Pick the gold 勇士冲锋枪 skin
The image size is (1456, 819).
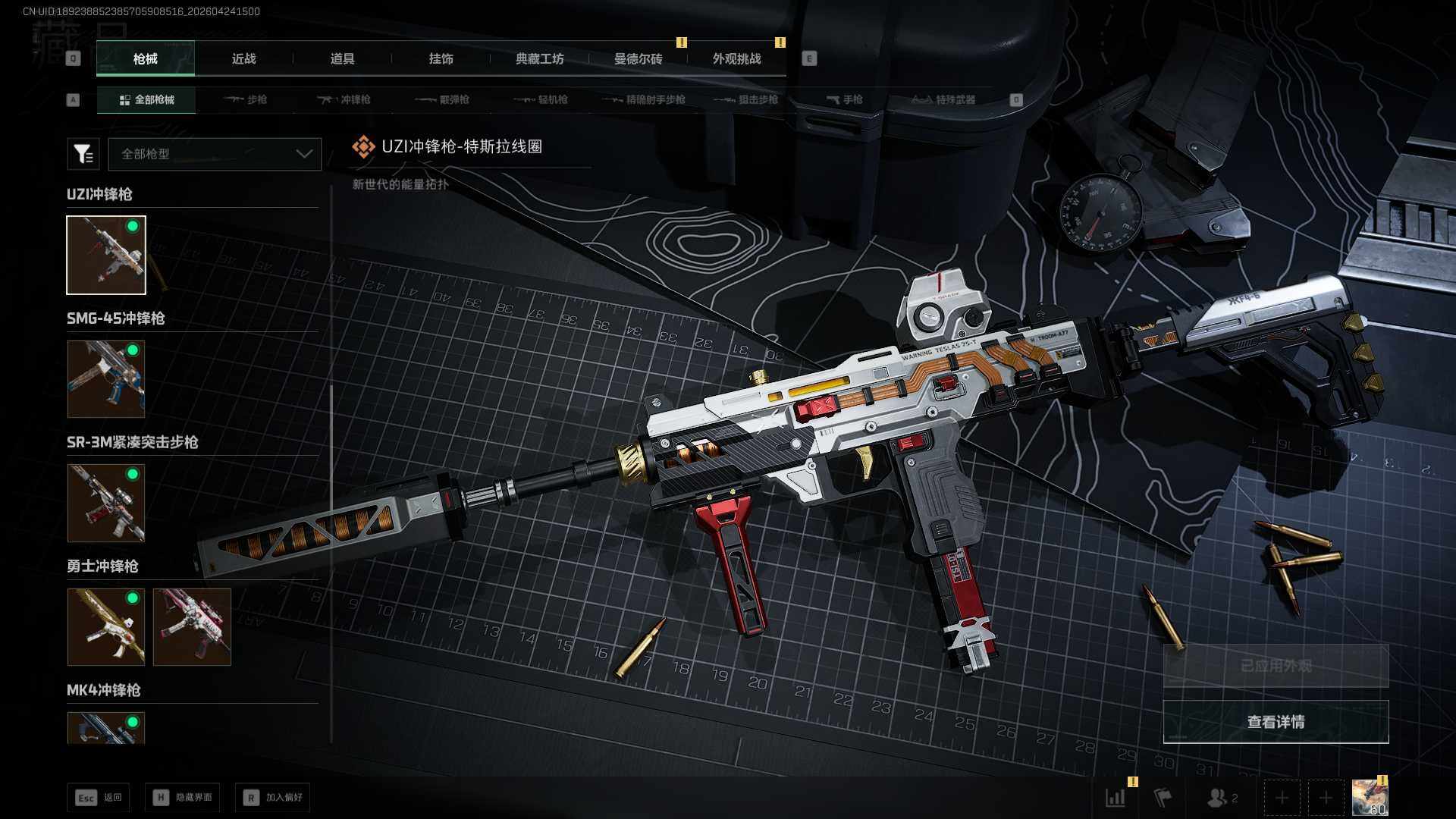click(106, 627)
